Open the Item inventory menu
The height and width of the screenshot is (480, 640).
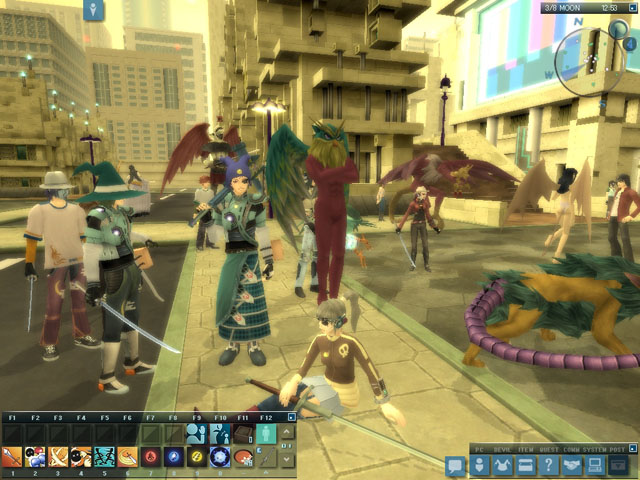524,465
